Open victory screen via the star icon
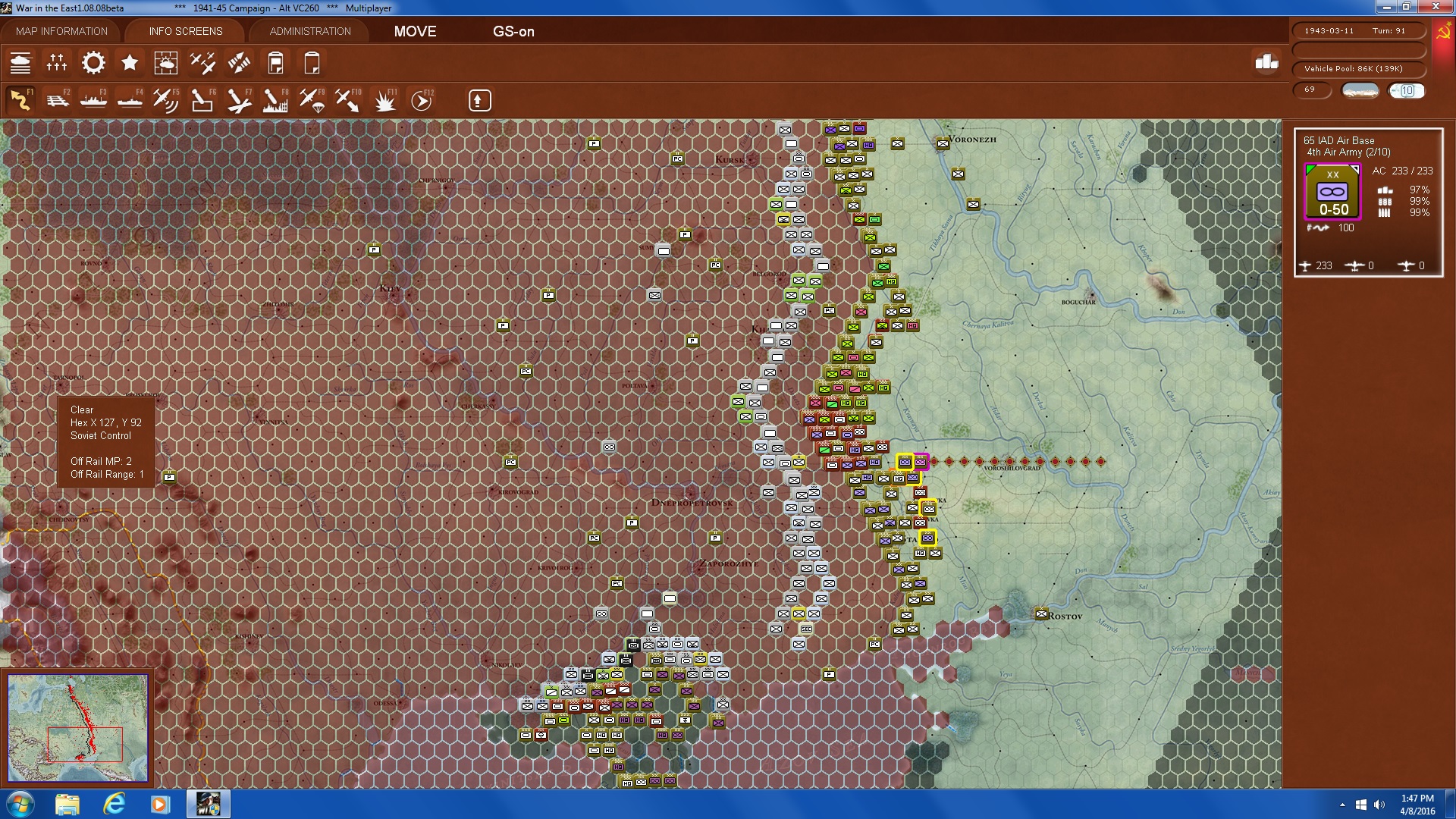The height and width of the screenshot is (819, 1456). pyautogui.click(x=130, y=63)
